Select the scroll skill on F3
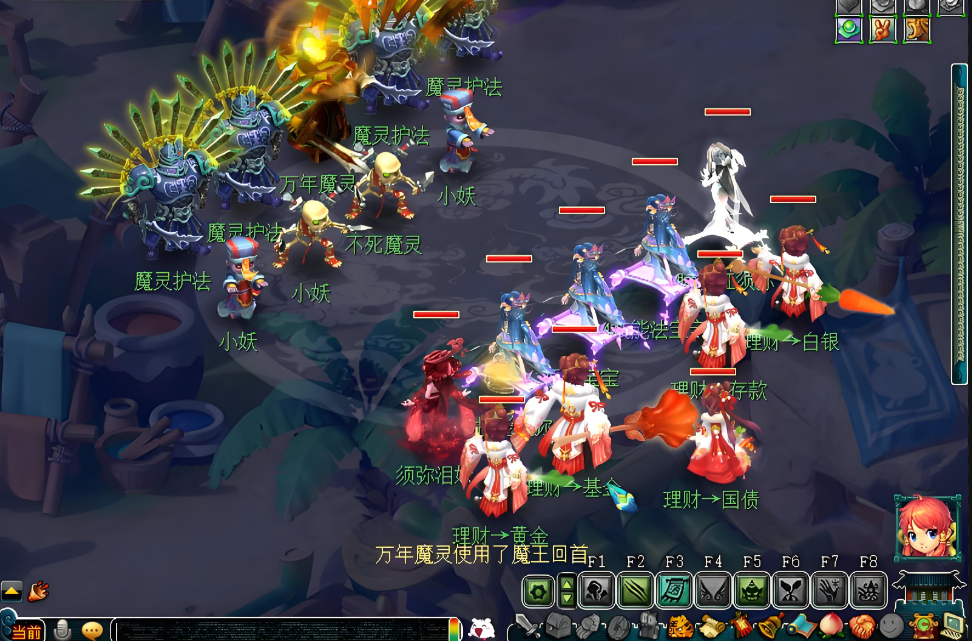 coord(674,591)
